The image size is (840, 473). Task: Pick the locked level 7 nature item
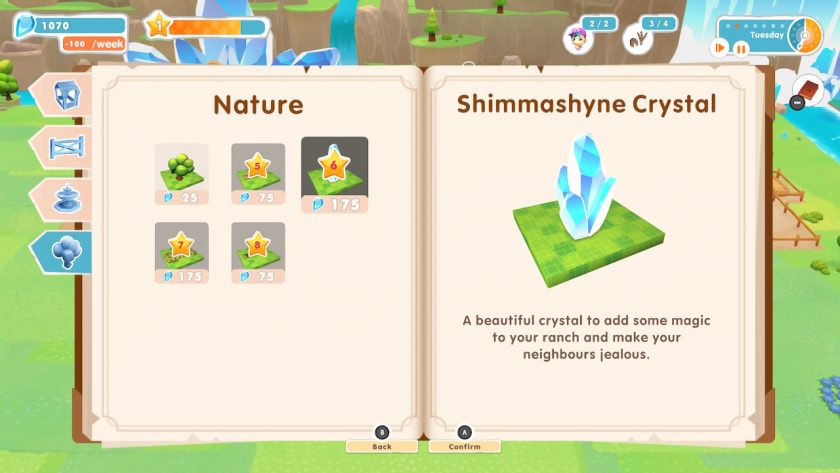tap(181, 251)
